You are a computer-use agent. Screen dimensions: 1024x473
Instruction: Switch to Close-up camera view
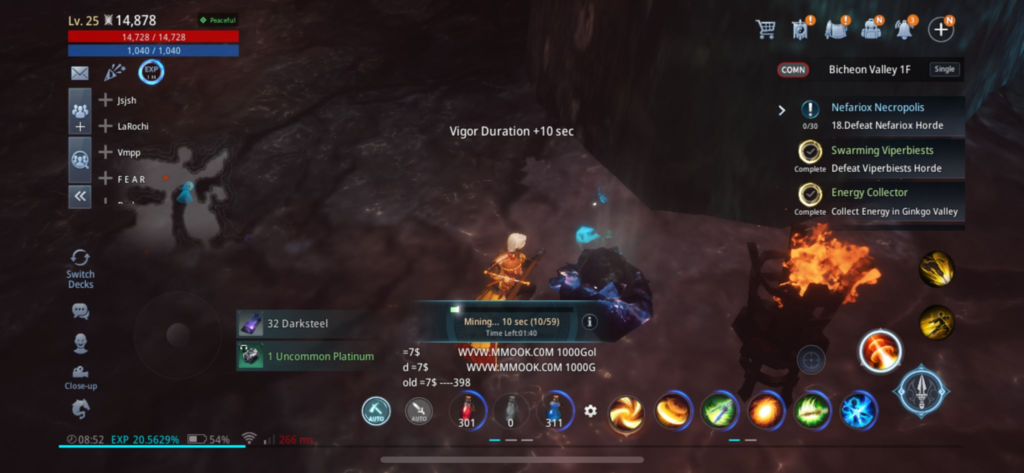tap(80, 376)
